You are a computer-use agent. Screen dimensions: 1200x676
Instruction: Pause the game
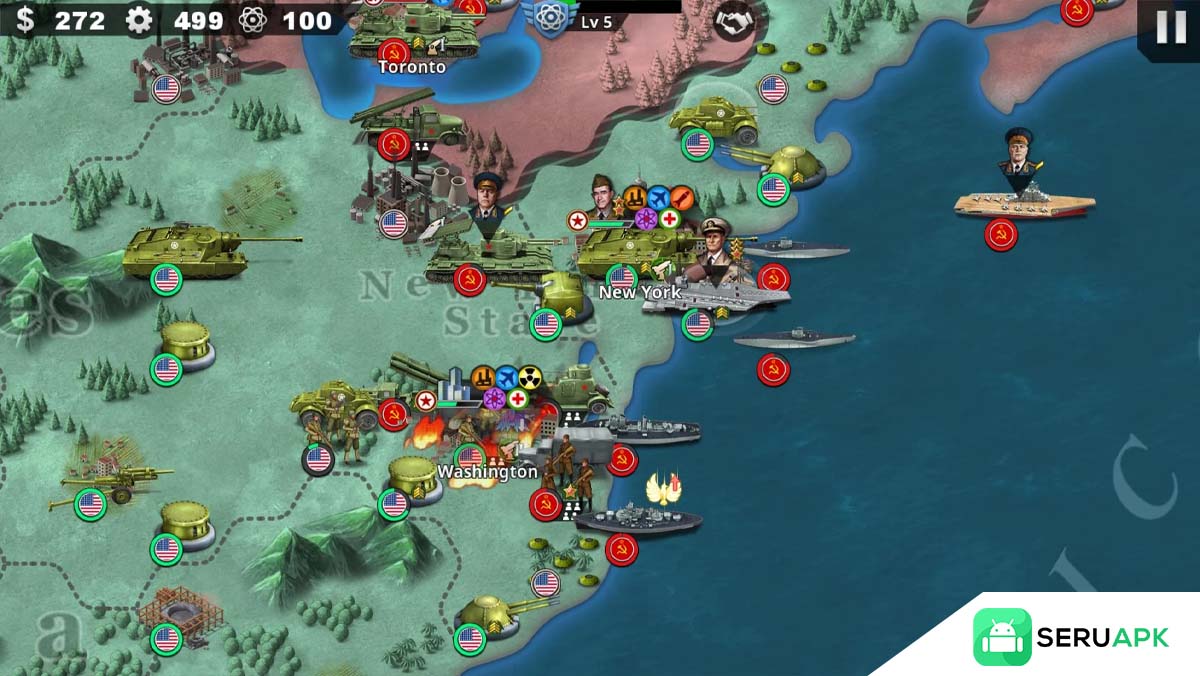(1170, 27)
